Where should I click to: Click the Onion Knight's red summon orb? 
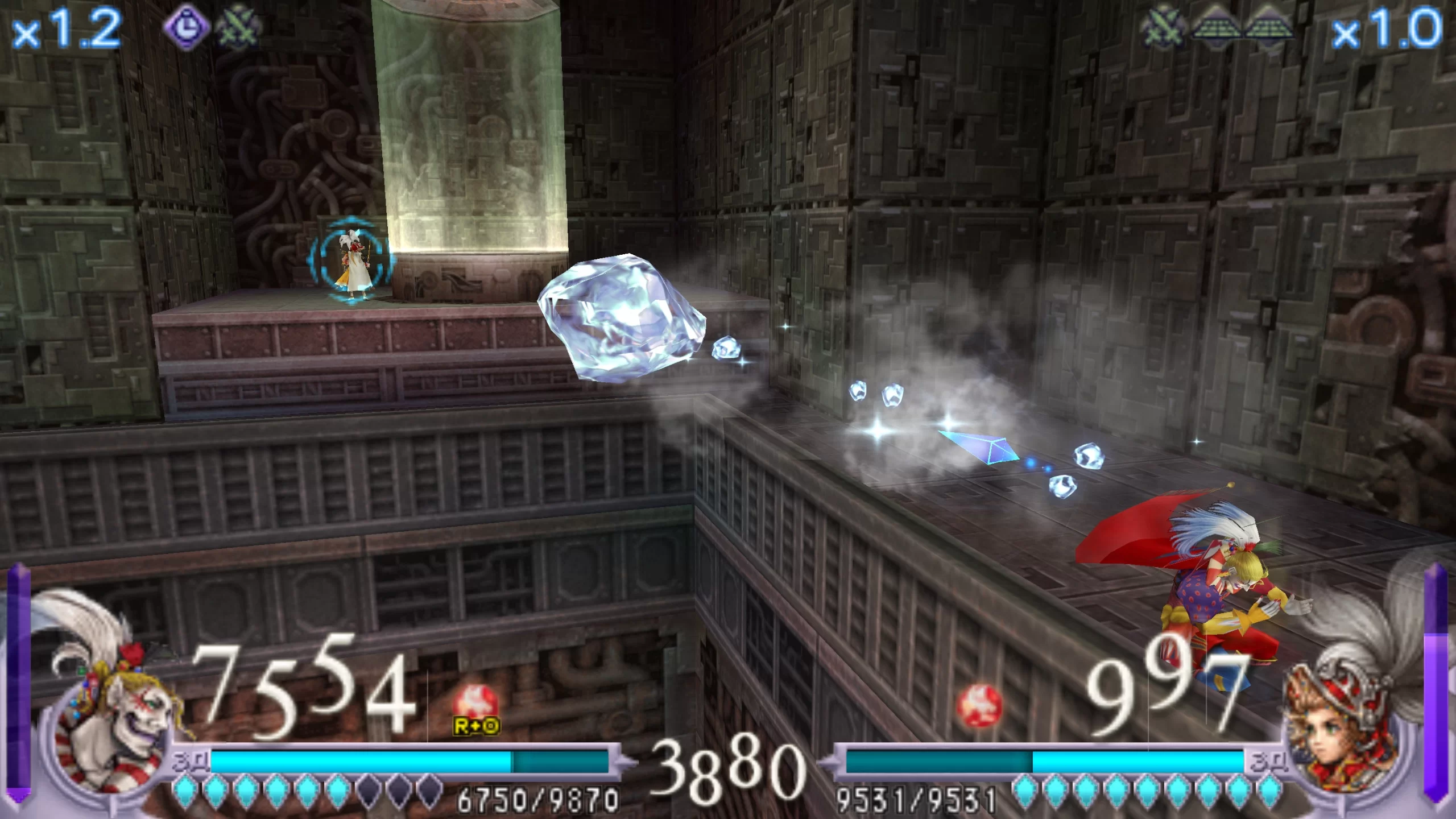point(979,706)
